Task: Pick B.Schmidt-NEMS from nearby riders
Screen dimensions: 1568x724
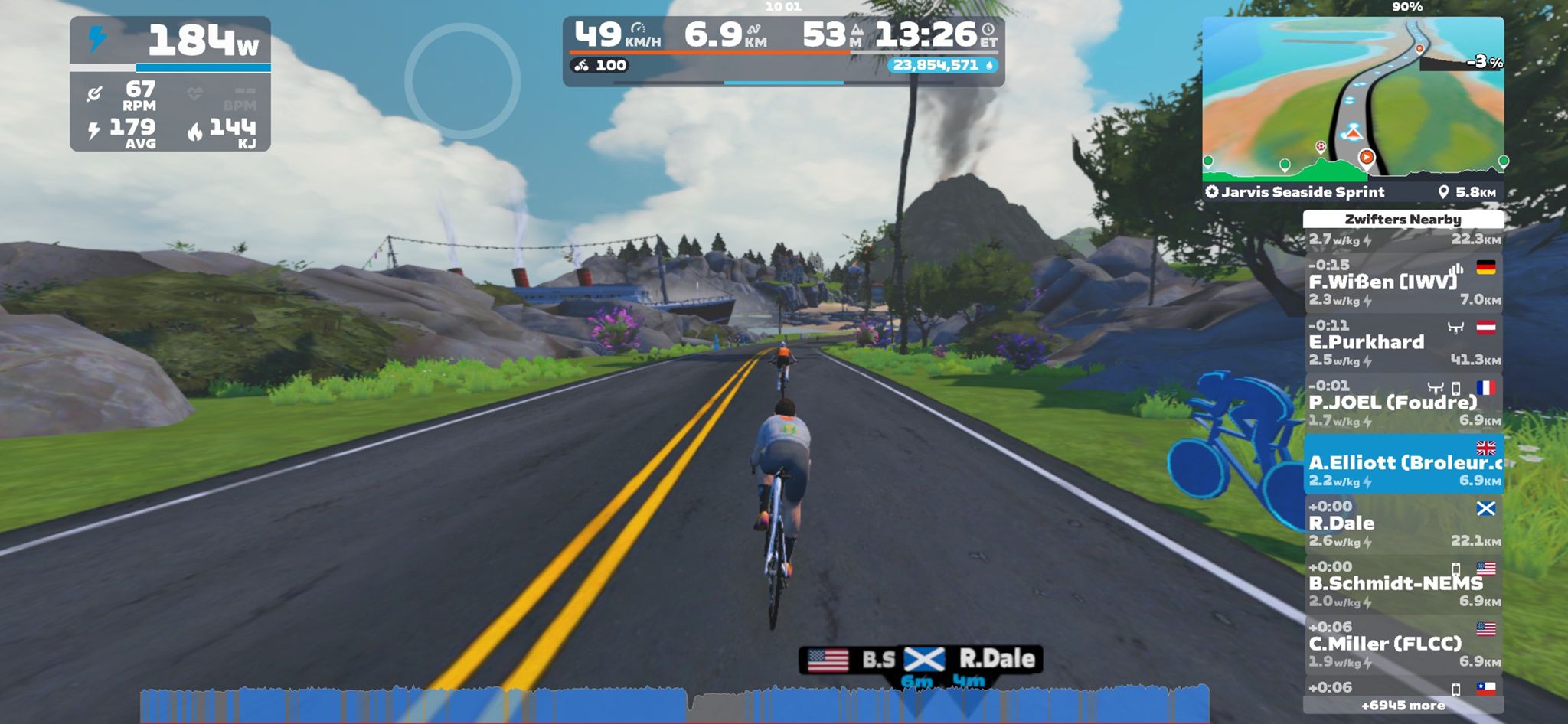Action: pos(1403,585)
